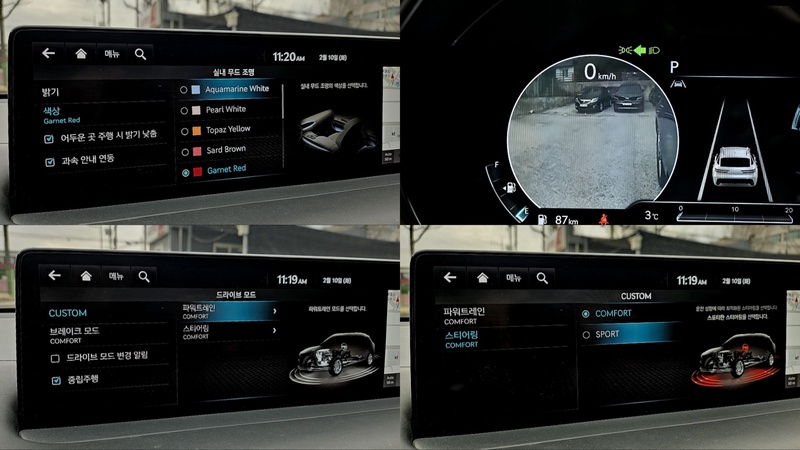This screenshot has height=450, width=800.
Task: Toggle the 과속 안내 연동 checkbox
Action: (x=49, y=160)
